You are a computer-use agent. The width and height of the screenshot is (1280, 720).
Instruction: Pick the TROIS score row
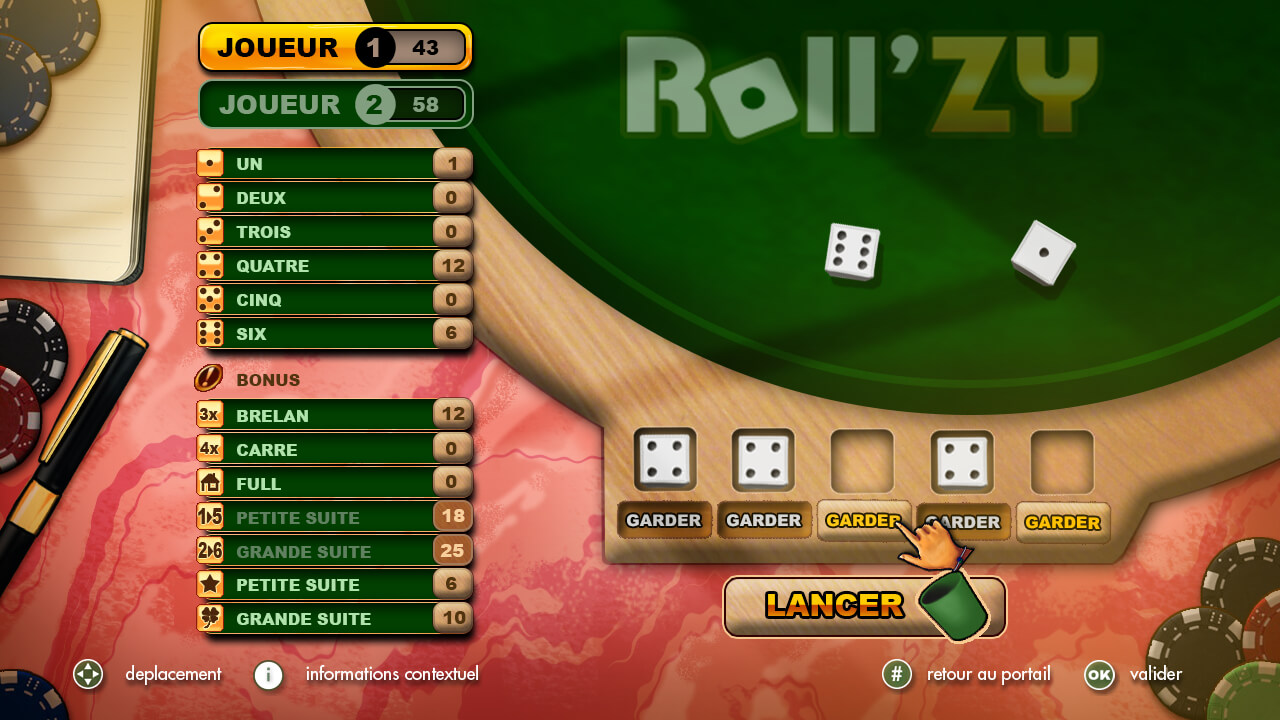coord(334,232)
